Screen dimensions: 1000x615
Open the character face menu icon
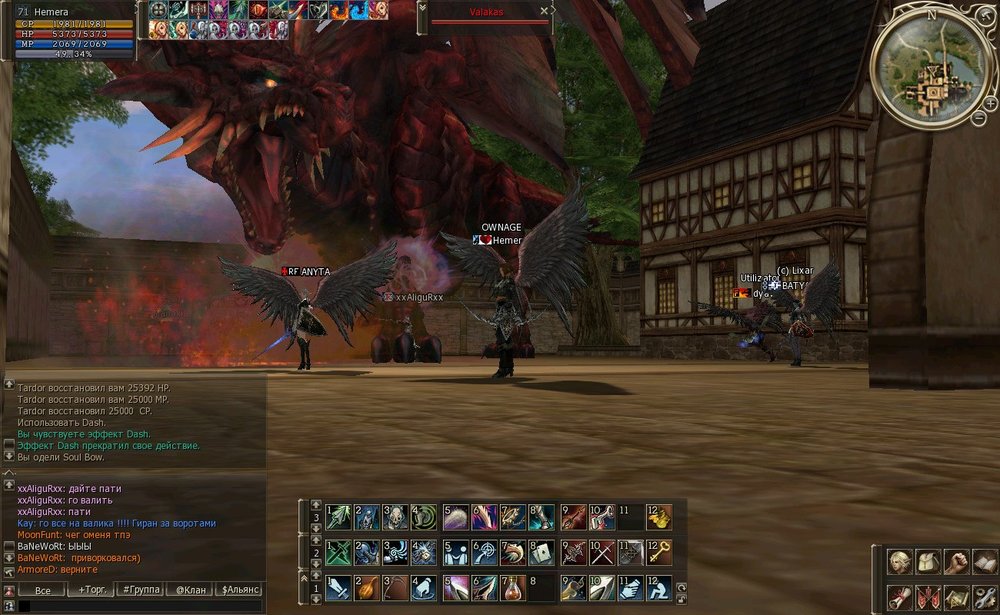(x=900, y=562)
